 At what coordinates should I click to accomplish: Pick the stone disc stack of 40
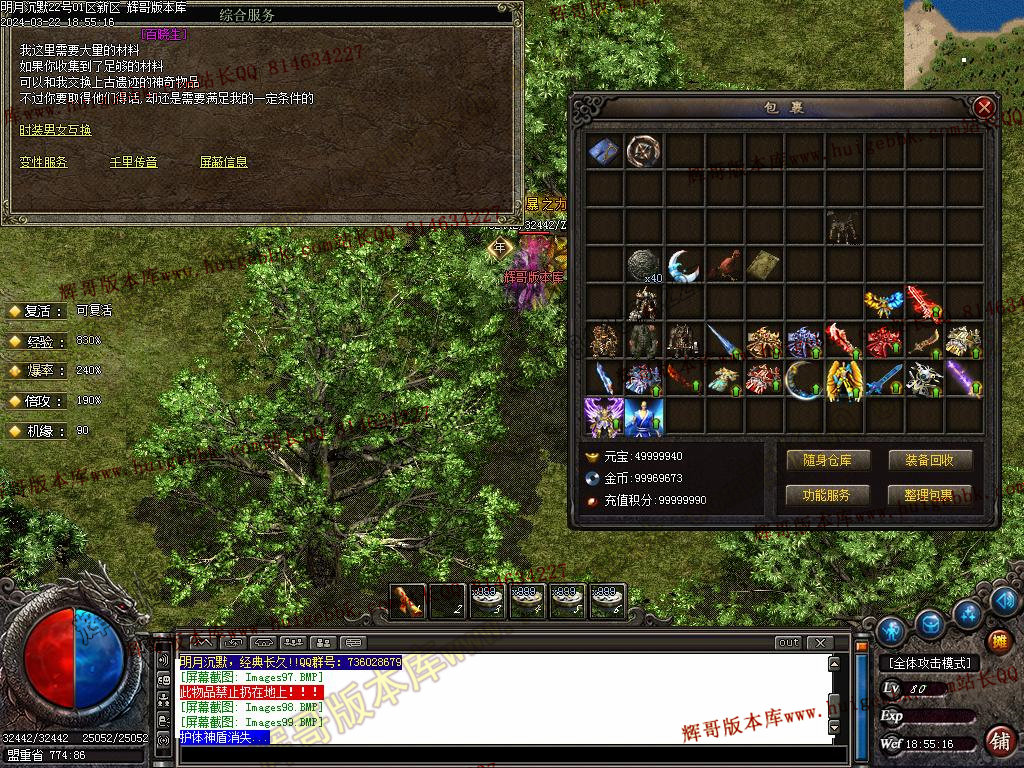pos(644,265)
